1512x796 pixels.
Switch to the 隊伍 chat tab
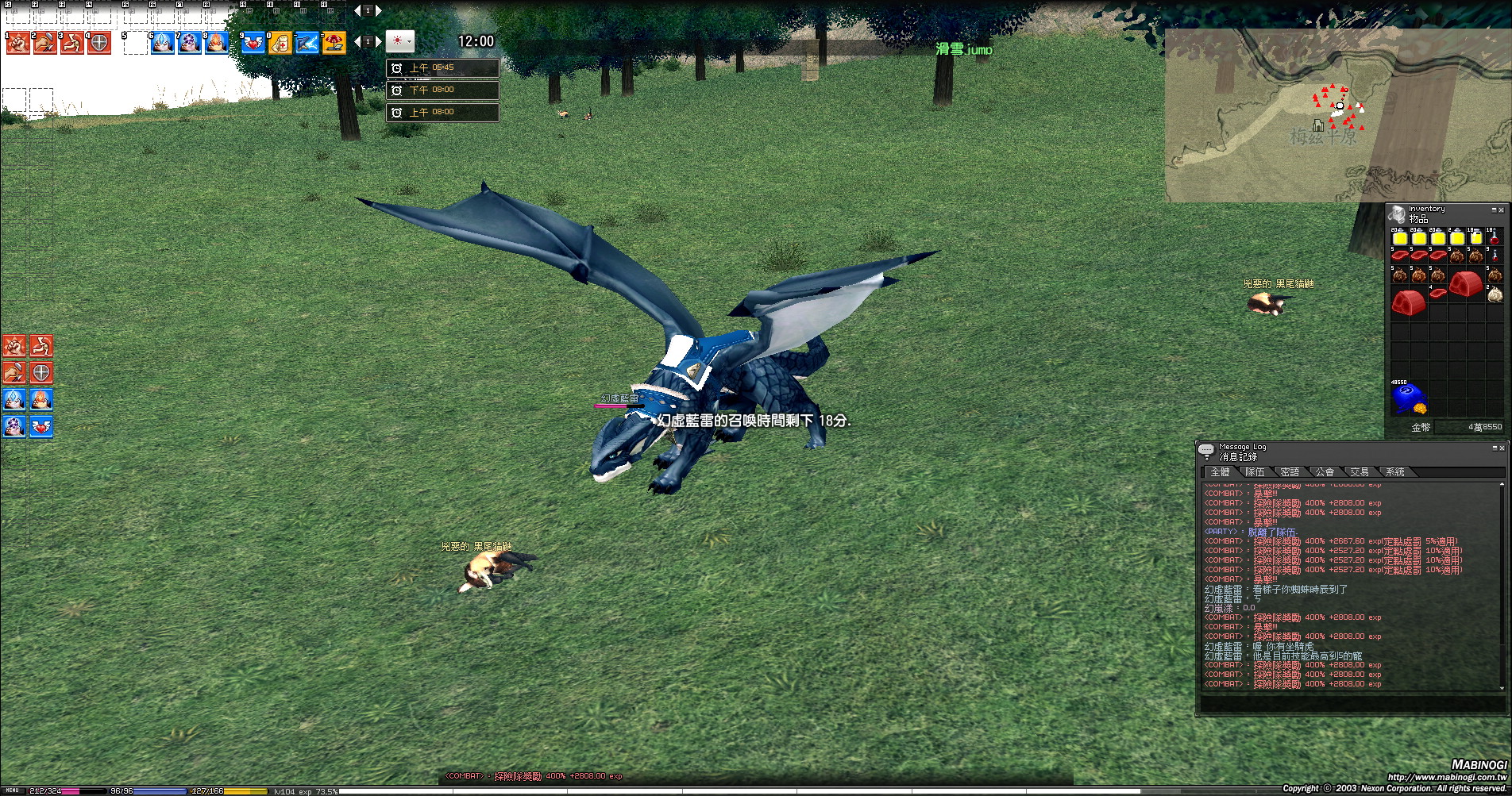click(x=1255, y=472)
